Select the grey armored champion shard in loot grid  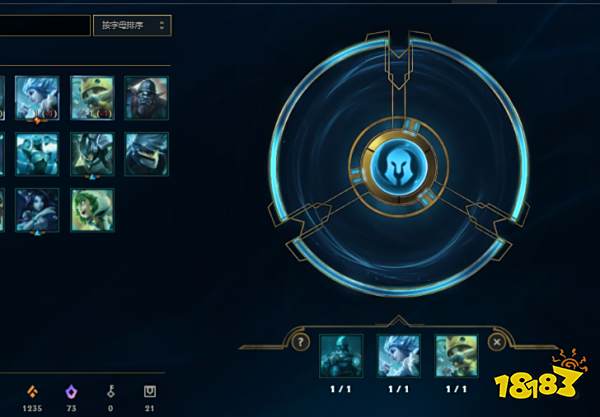tap(146, 97)
